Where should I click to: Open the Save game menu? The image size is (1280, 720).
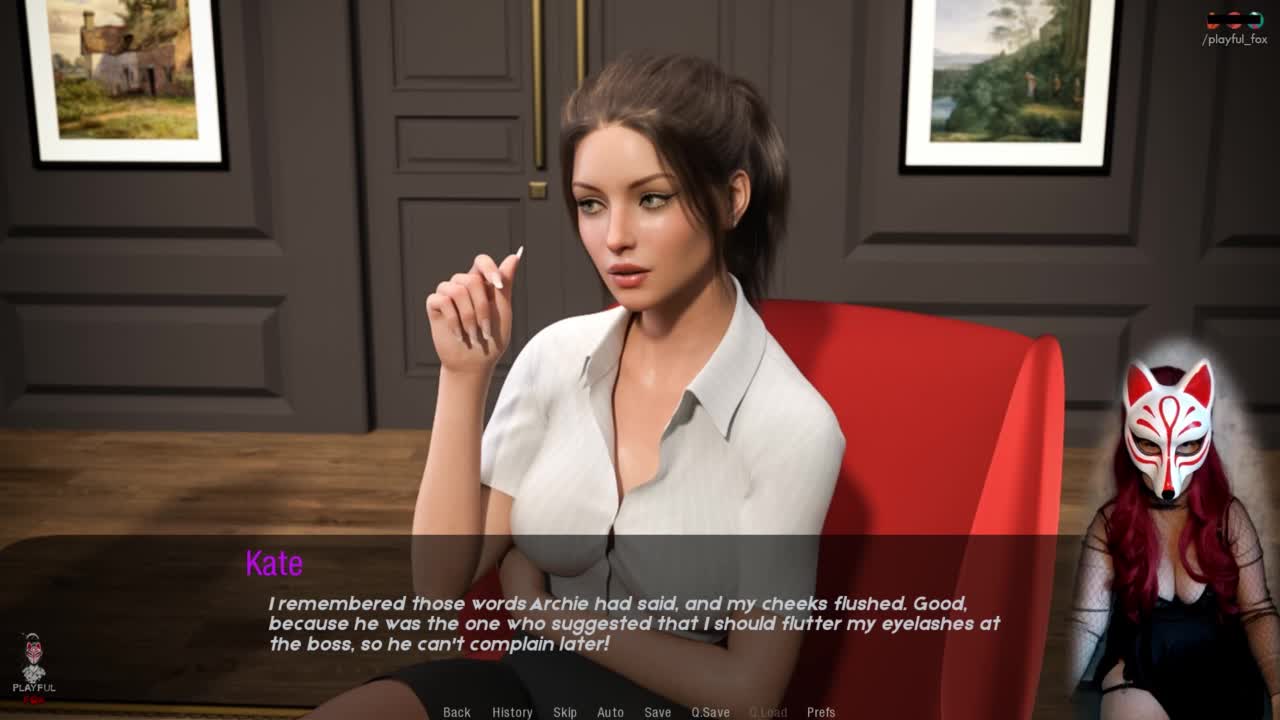pyautogui.click(x=658, y=712)
